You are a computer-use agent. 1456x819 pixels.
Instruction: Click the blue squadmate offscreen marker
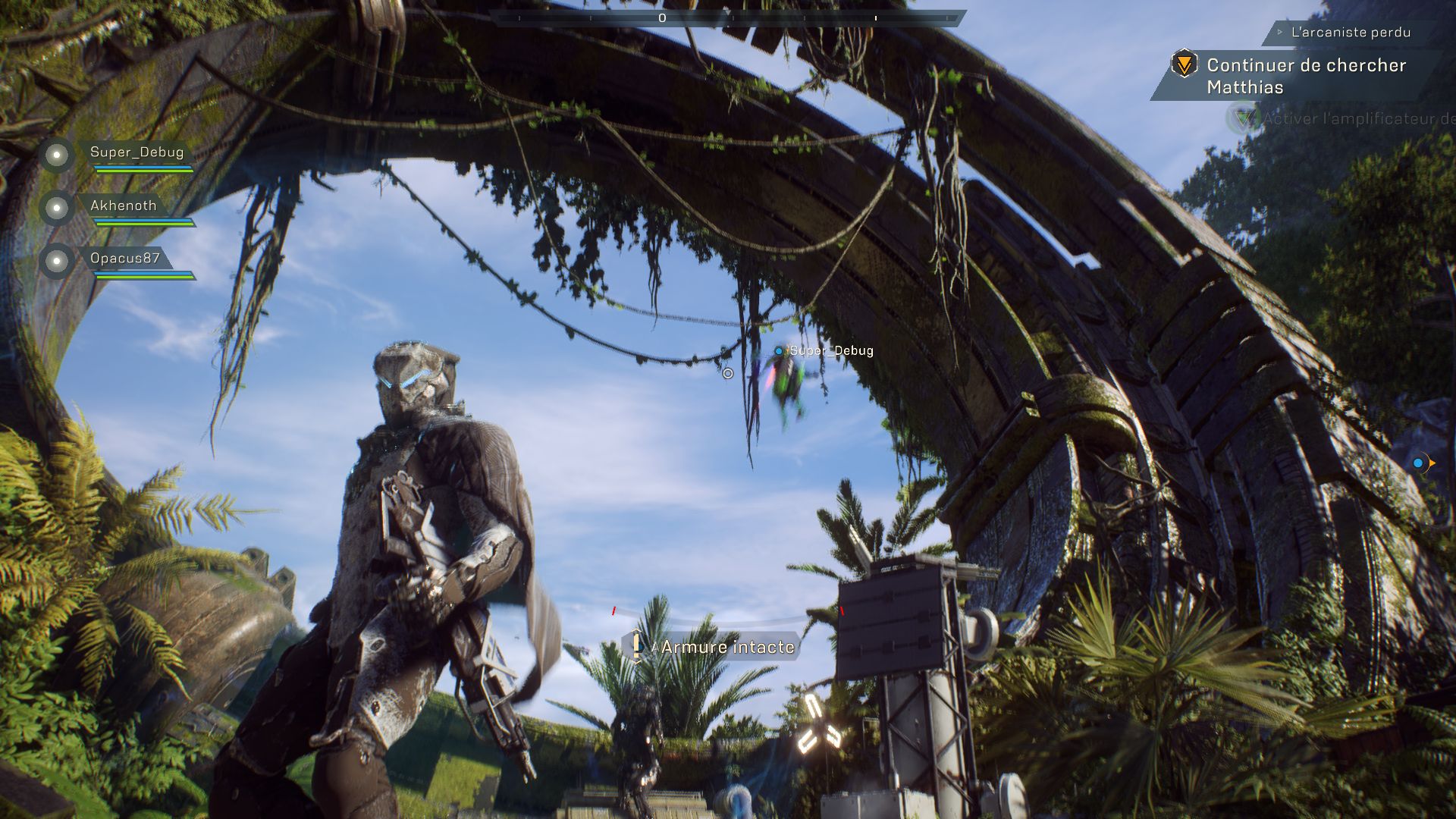(1419, 463)
